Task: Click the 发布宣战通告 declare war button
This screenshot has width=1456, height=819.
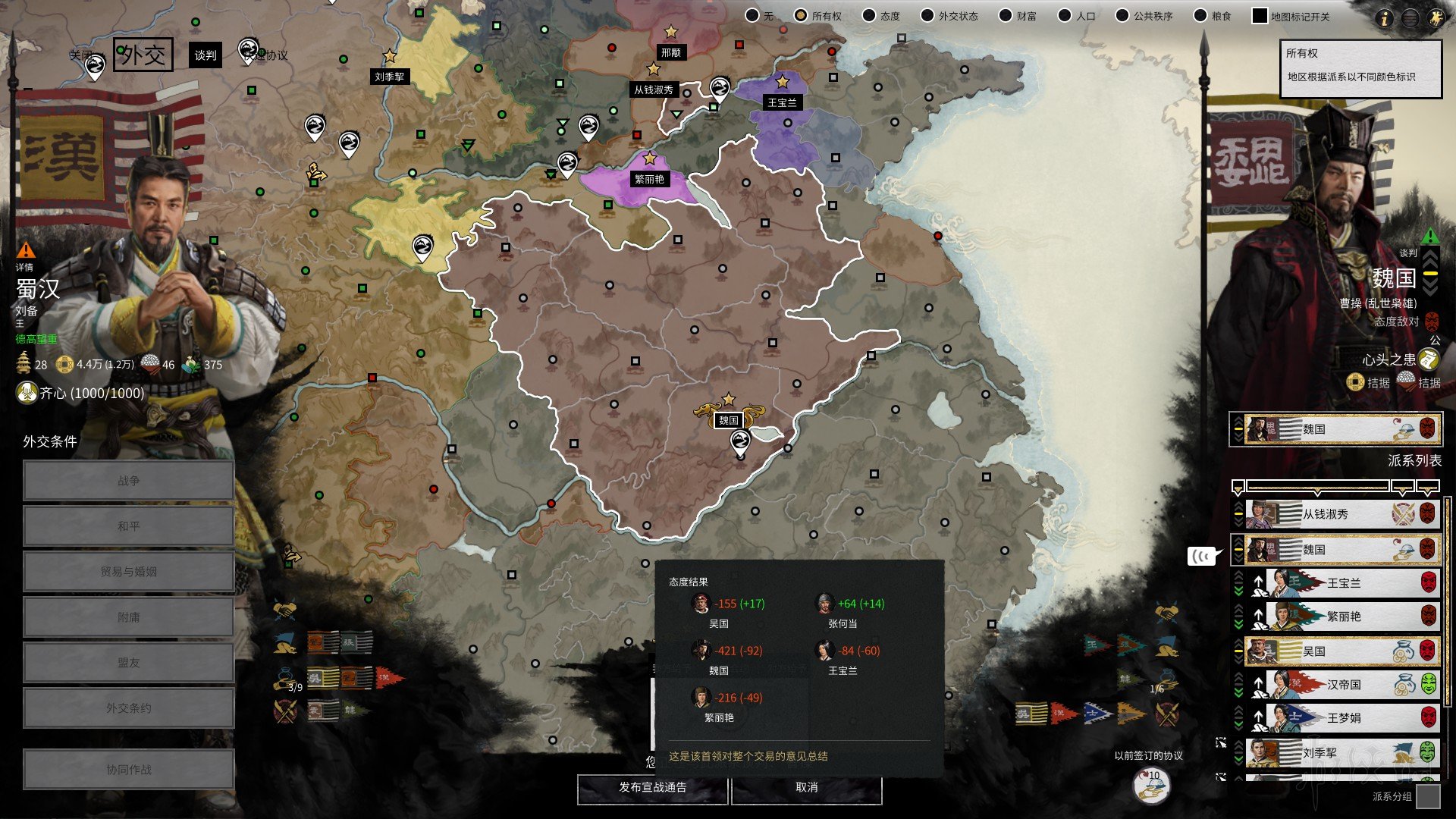Action: click(652, 788)
